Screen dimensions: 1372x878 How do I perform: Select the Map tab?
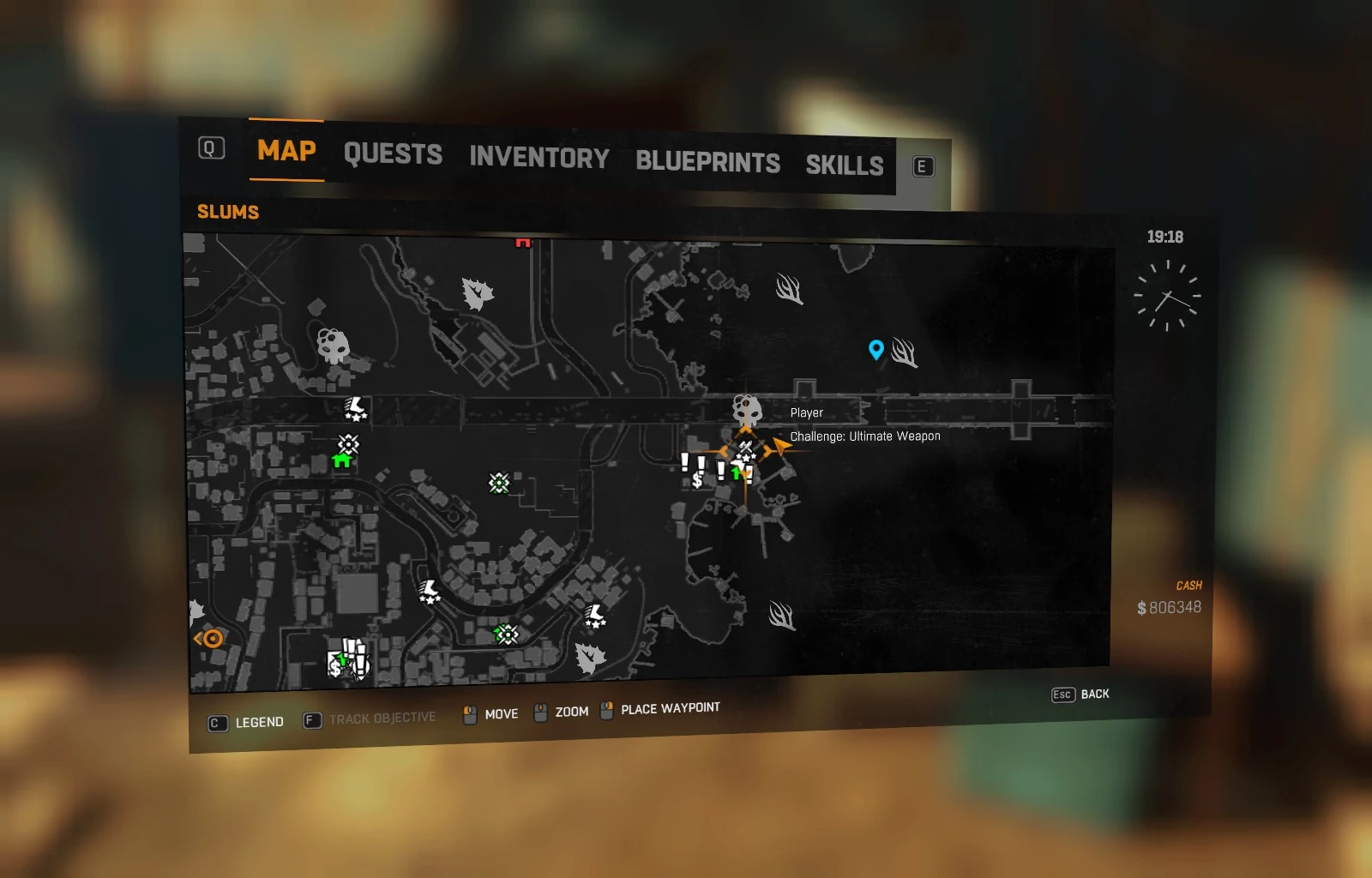click(286, 151)
